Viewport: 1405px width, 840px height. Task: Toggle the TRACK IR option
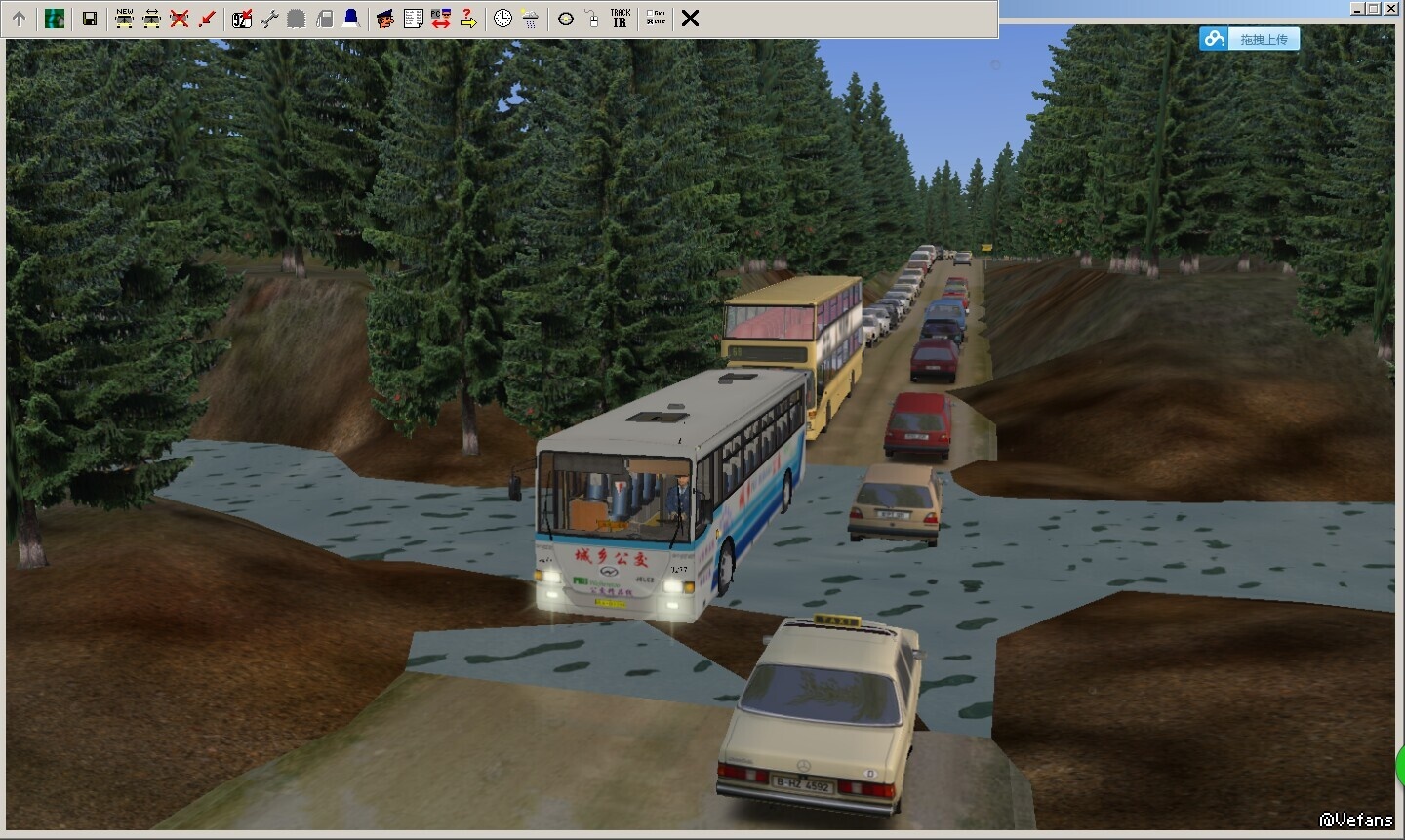tap(621, 19)
